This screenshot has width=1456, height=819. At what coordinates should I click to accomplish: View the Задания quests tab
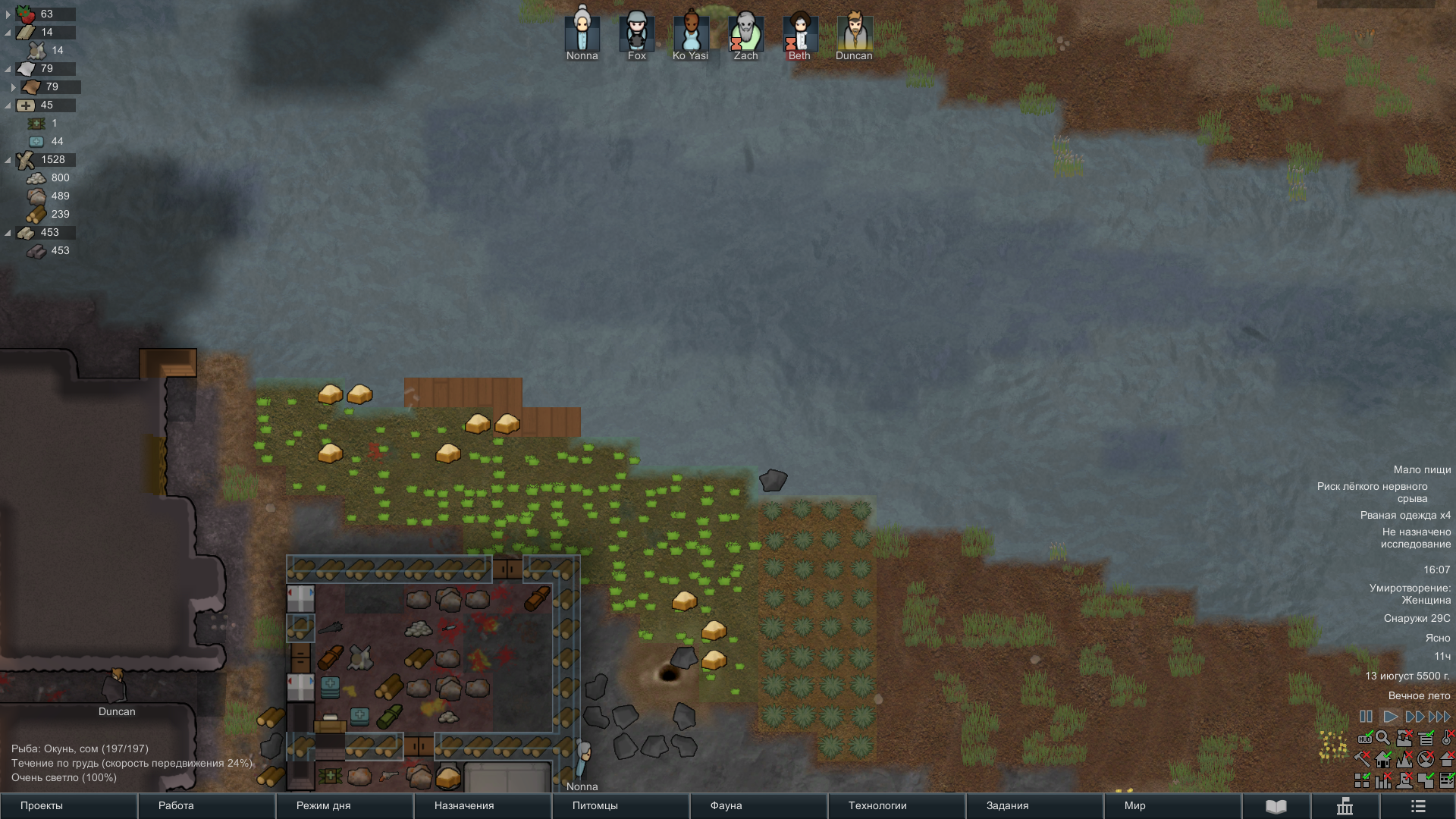(x=1034, y=805)
